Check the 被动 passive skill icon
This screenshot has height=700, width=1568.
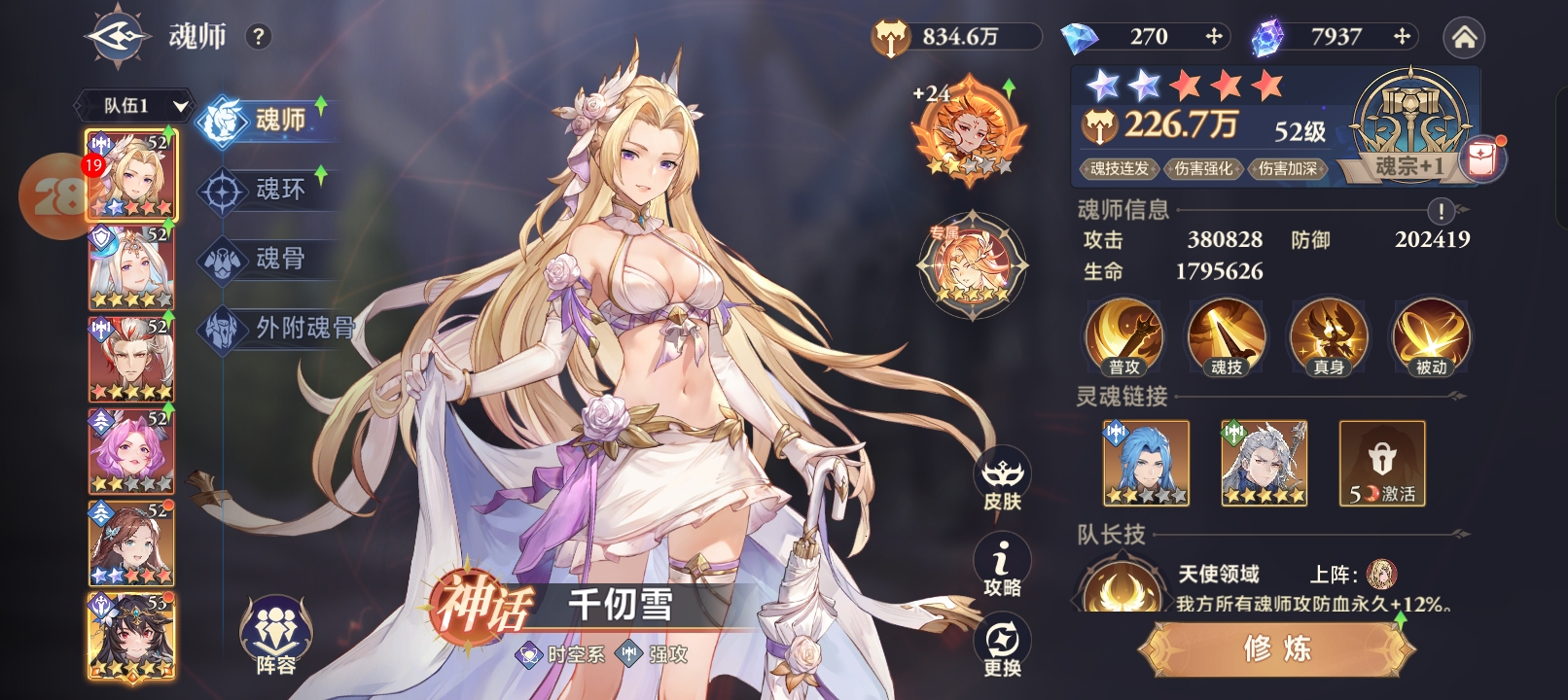pyautogui.click(x=1431, y=337)
